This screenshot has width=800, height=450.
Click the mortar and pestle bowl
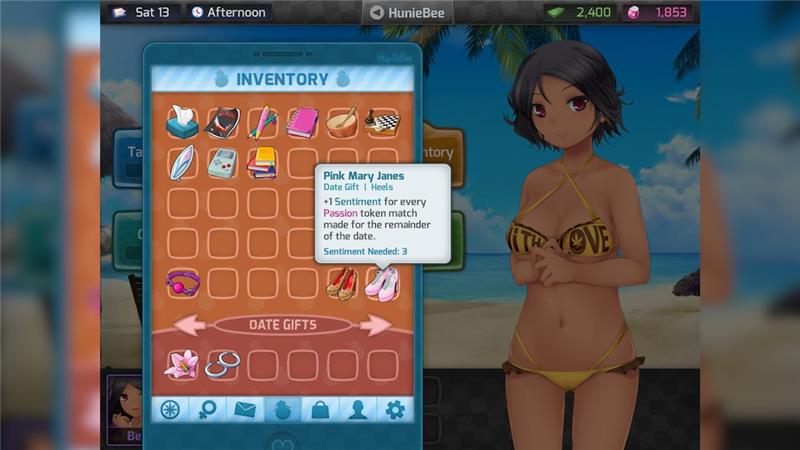point(342,123)
